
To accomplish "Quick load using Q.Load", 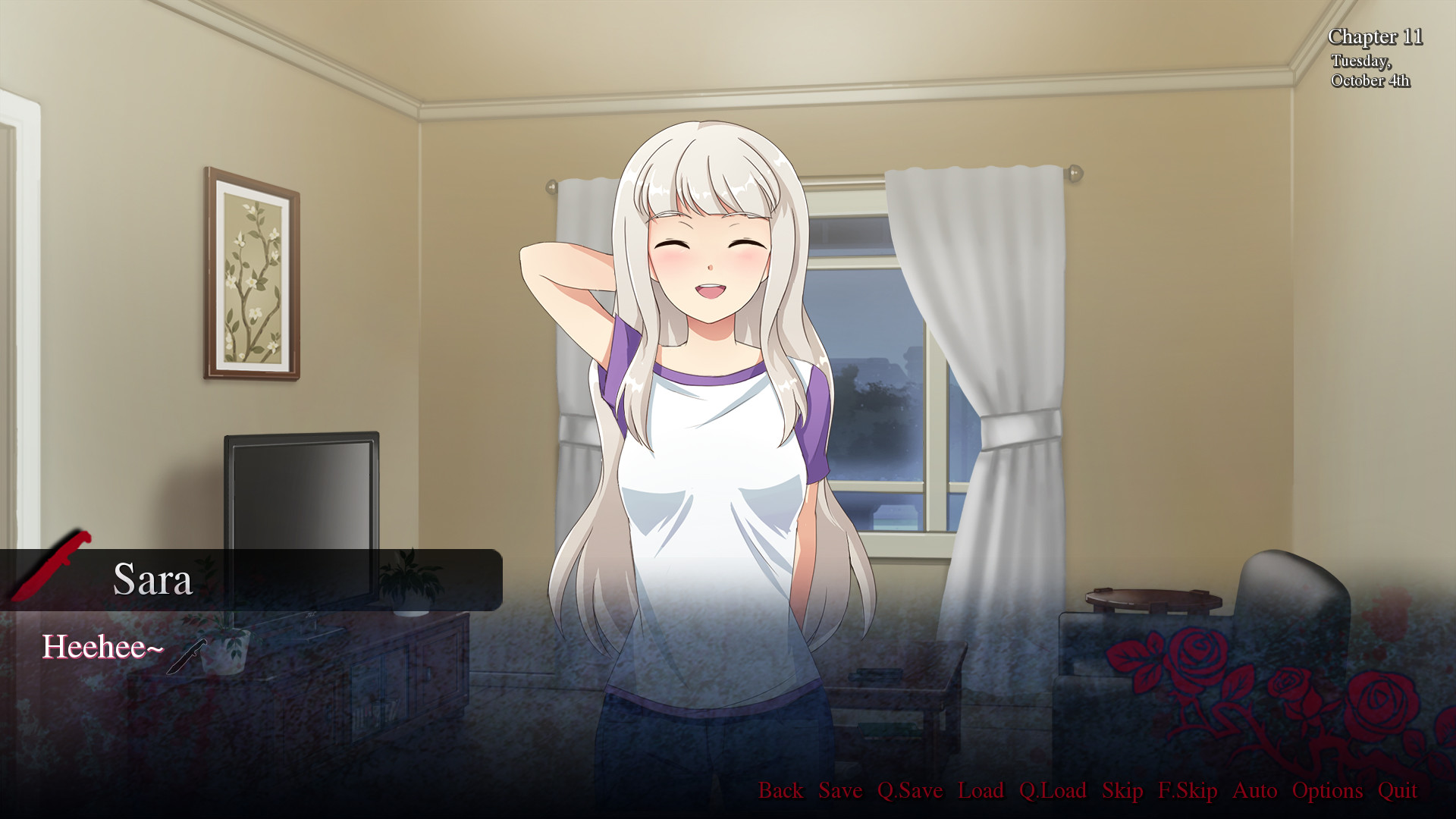I will click(x=1053, y=791).
